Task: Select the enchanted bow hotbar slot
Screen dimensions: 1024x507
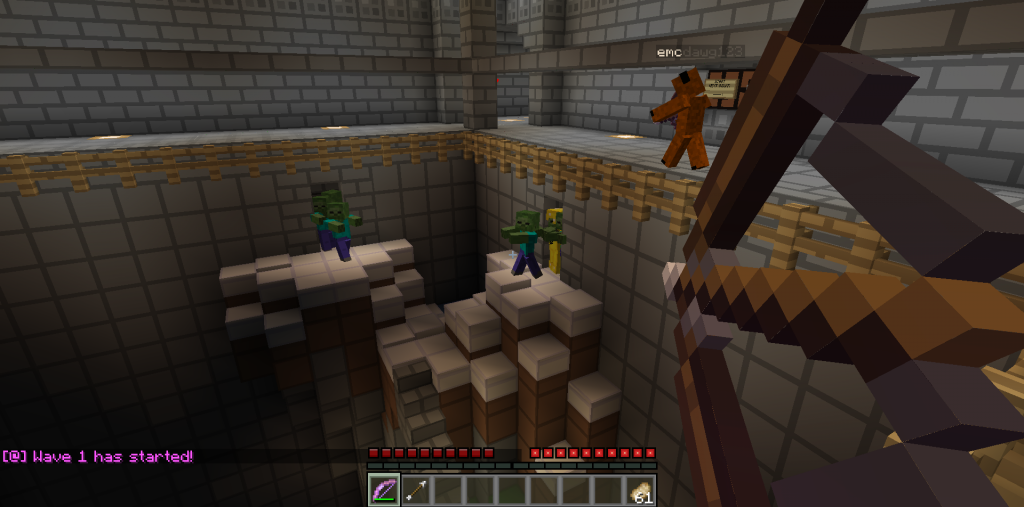Action: click(x=384, y=490)
